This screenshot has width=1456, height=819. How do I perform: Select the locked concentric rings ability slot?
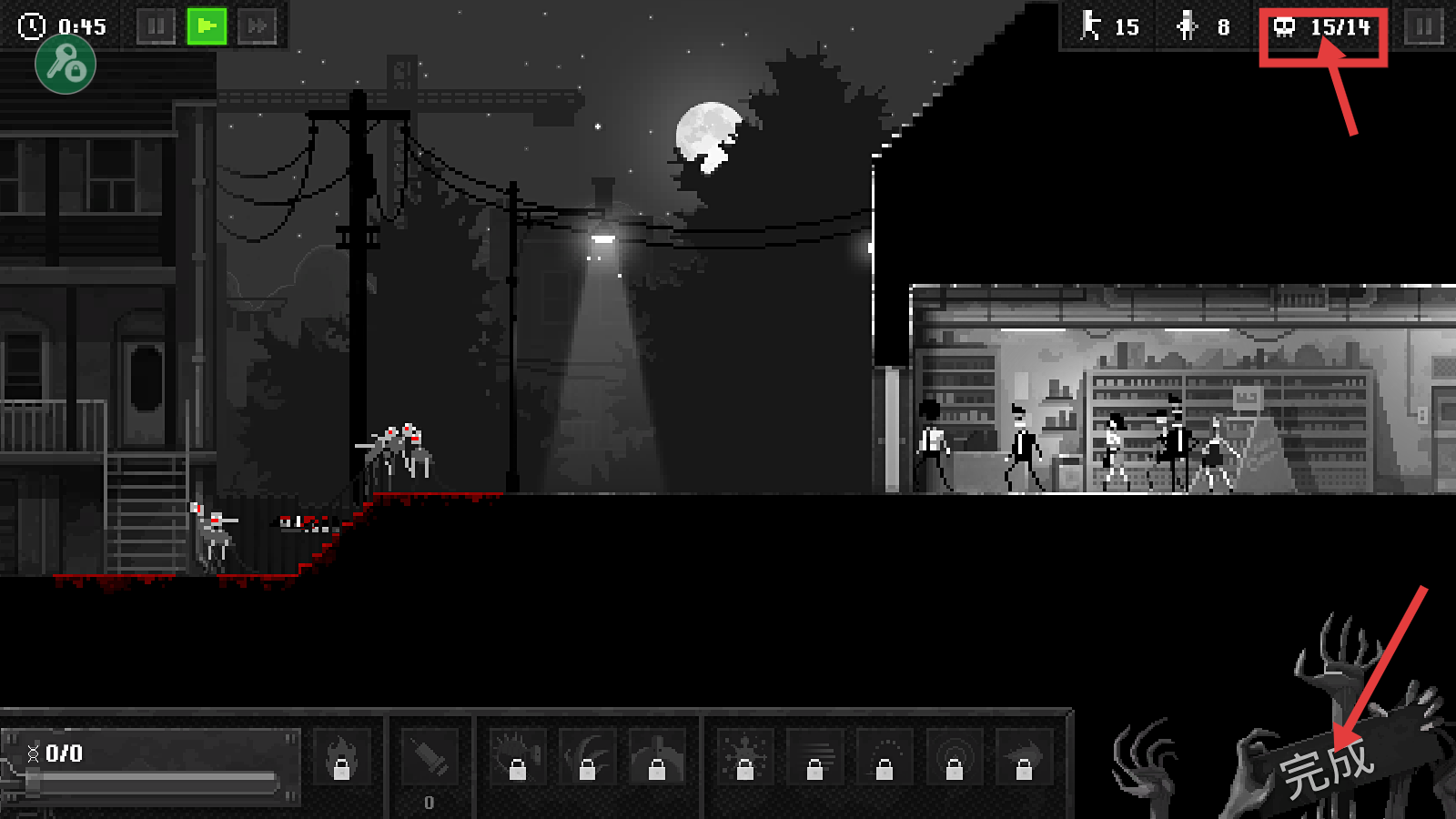click(x=954, y=757)
